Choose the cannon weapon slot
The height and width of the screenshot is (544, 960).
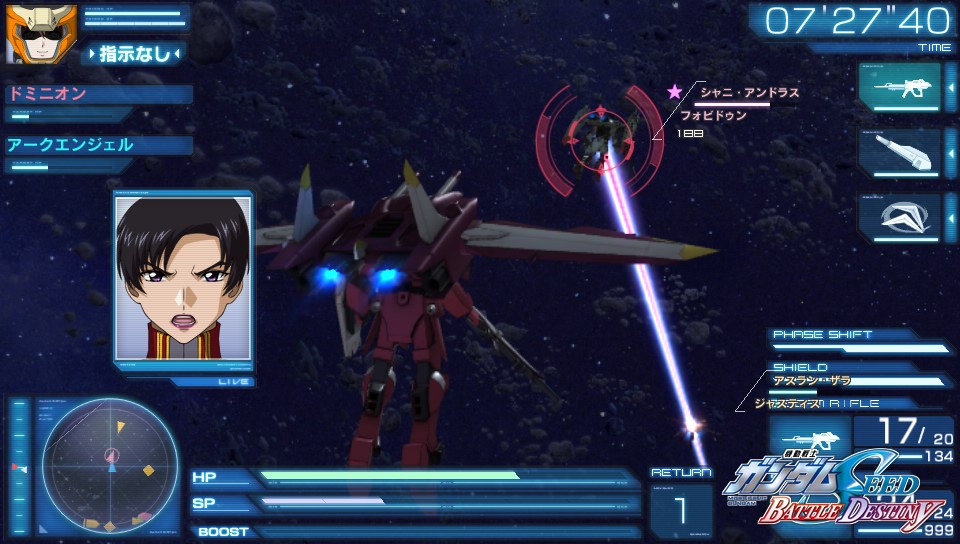[899, 152]
